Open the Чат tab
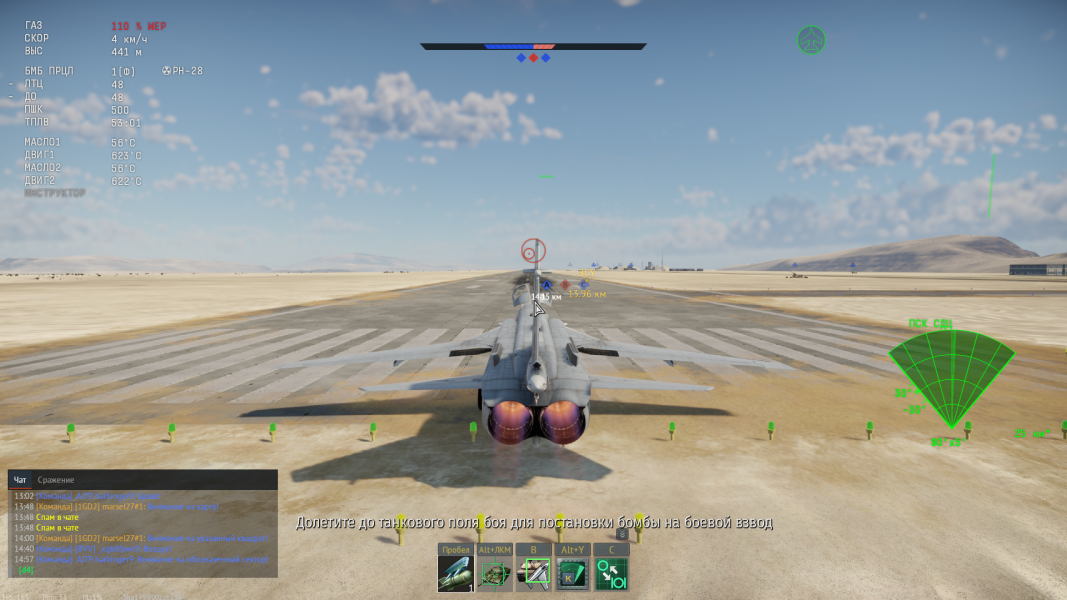1067x600 pixels. [20, 480]
